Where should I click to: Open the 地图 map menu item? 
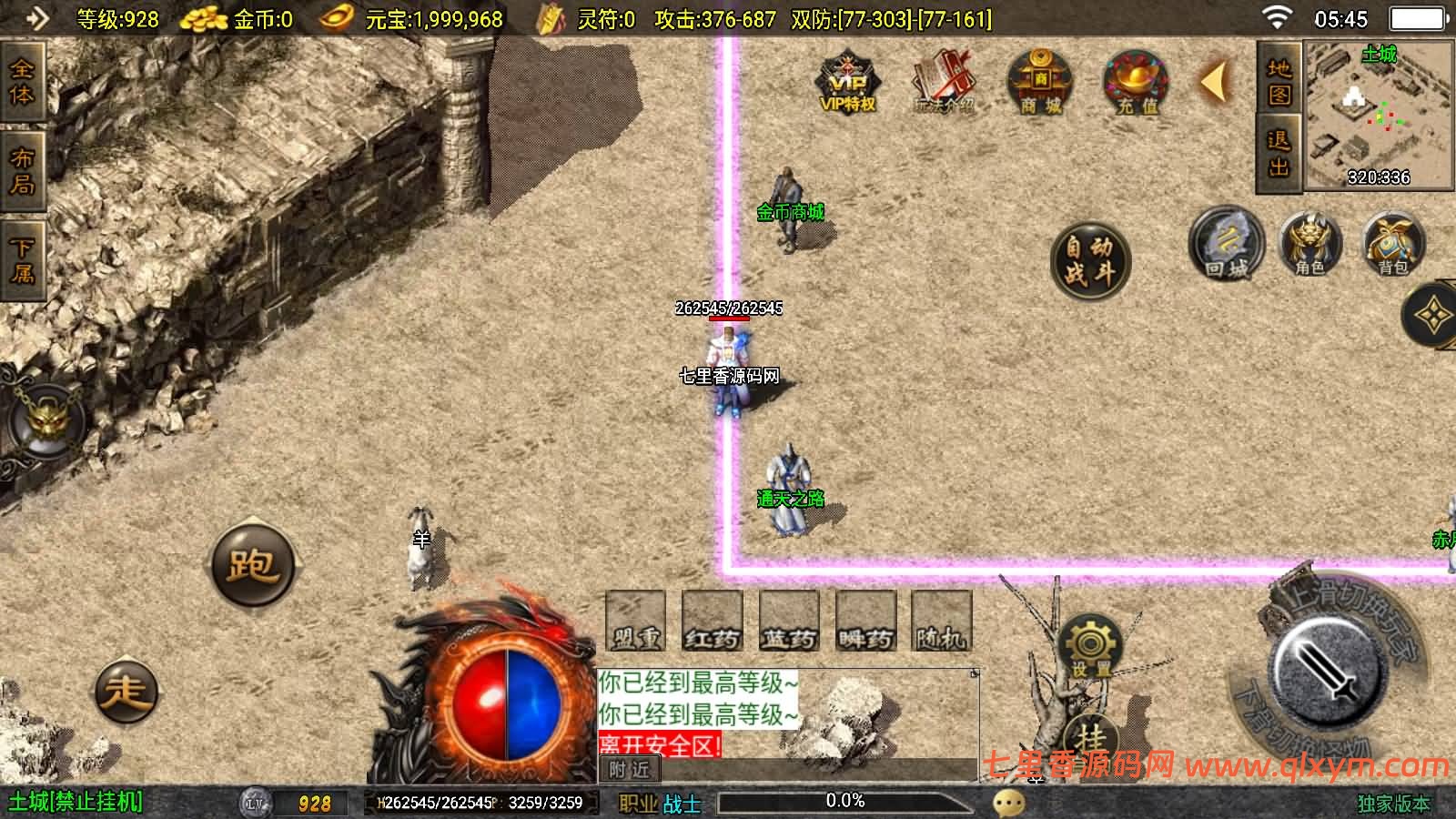[x=1278, y=82]
